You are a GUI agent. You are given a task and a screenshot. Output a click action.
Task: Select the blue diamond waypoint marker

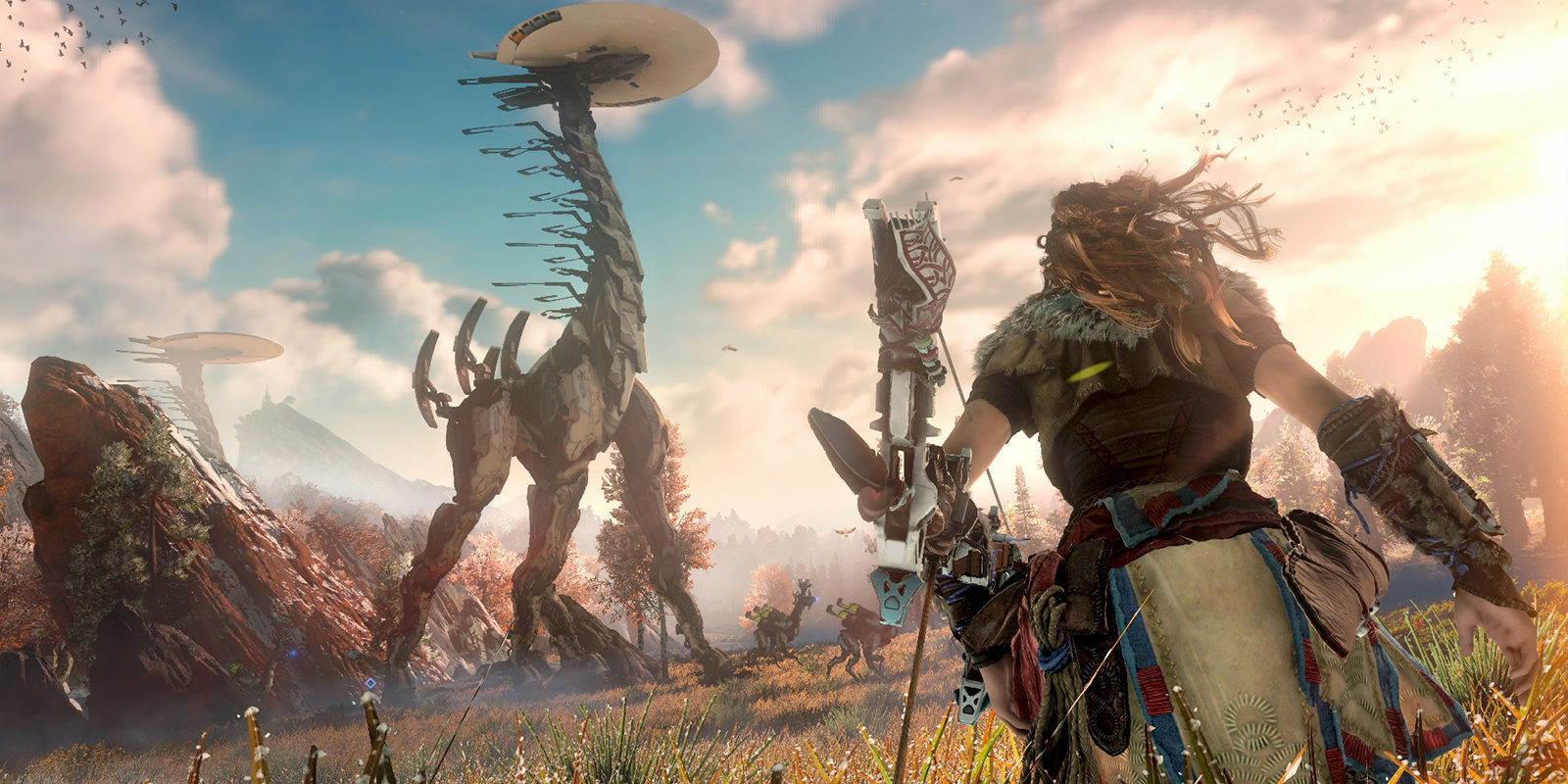click(x=369, y=683)
